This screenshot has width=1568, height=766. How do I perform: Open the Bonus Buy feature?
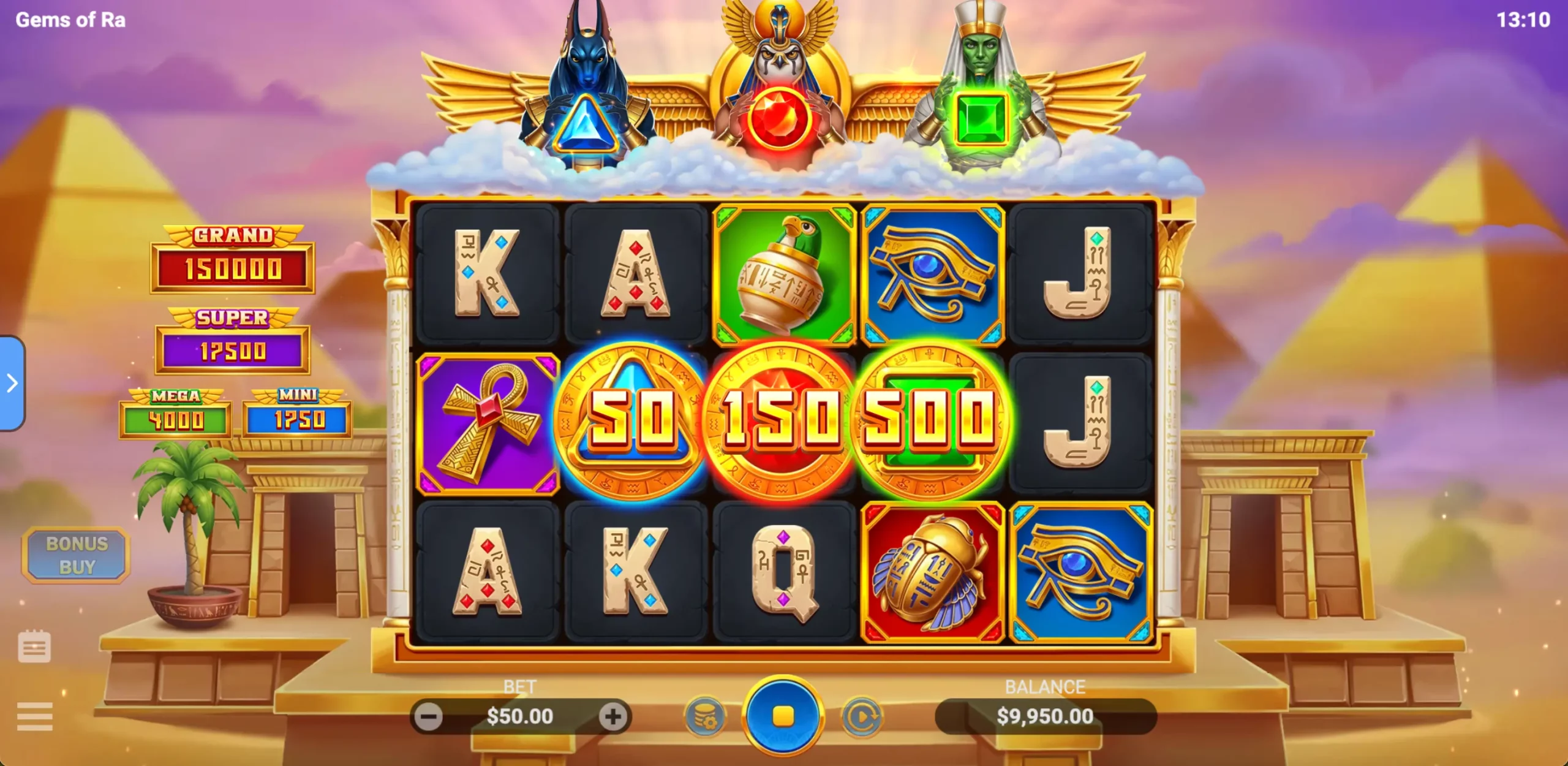[77, 555]
